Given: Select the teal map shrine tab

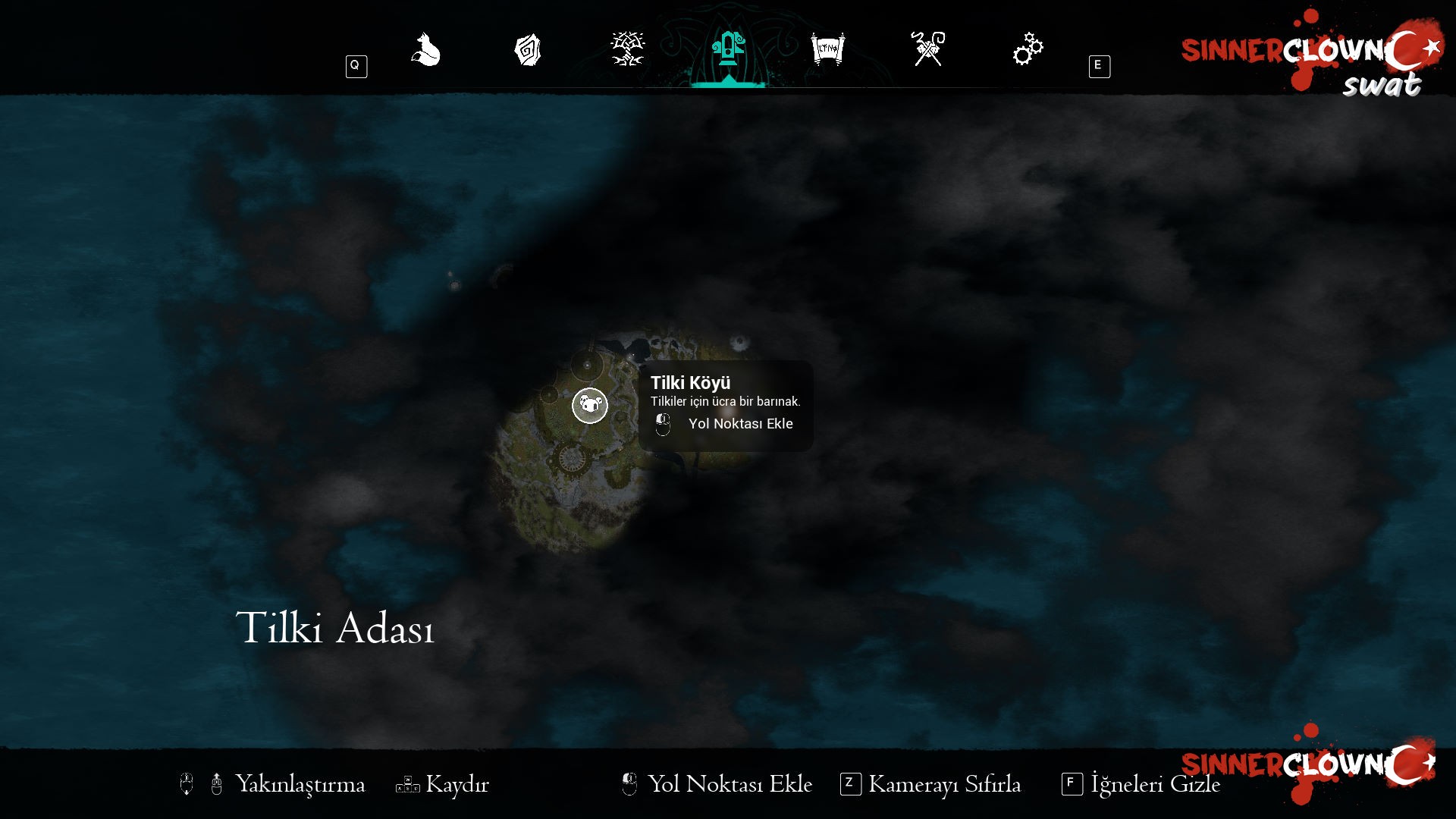Looking at the screenshot, I should pos(728,50).
